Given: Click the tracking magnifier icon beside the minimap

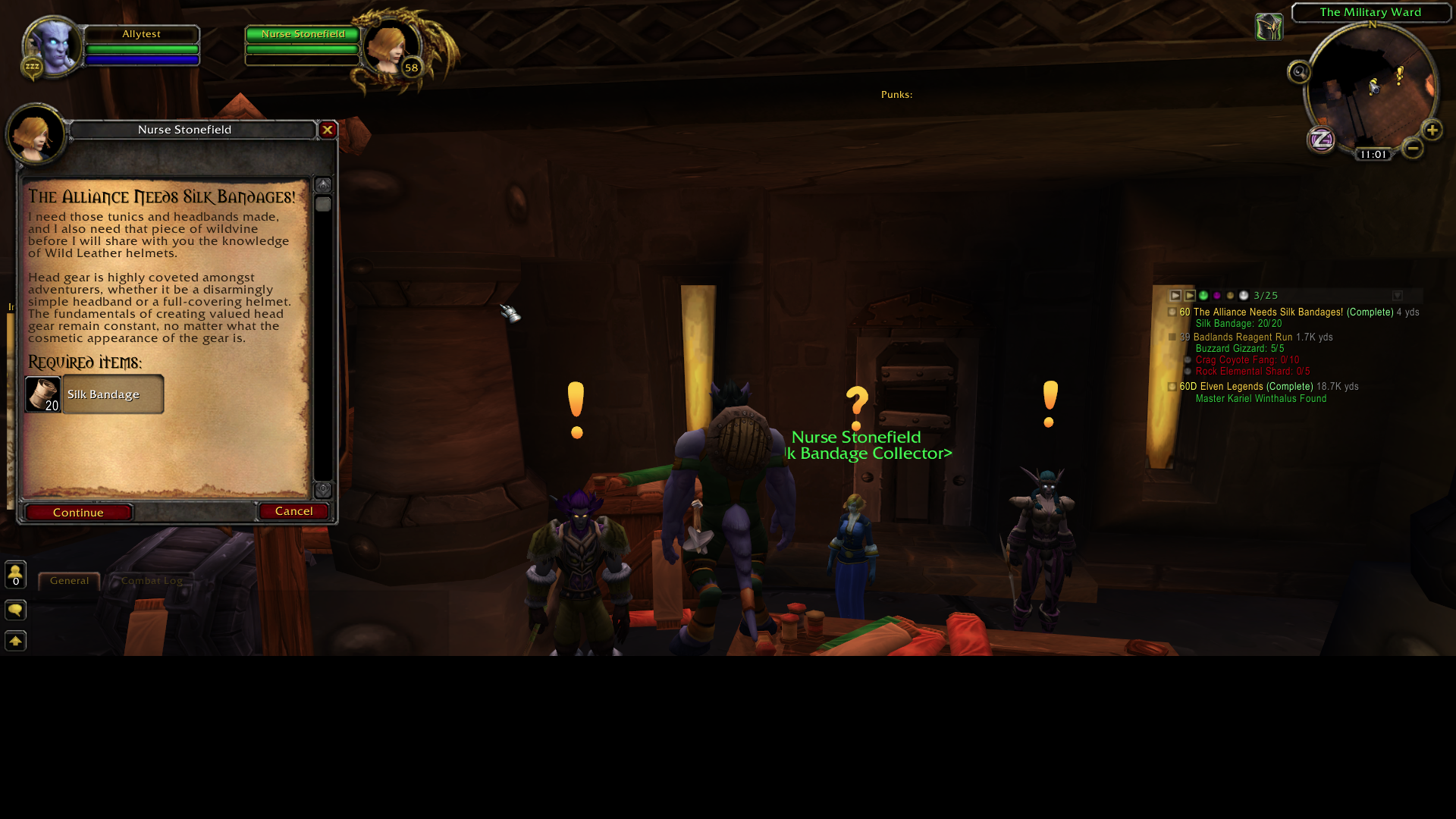Looking at the screenshot, I should 1299,73.
